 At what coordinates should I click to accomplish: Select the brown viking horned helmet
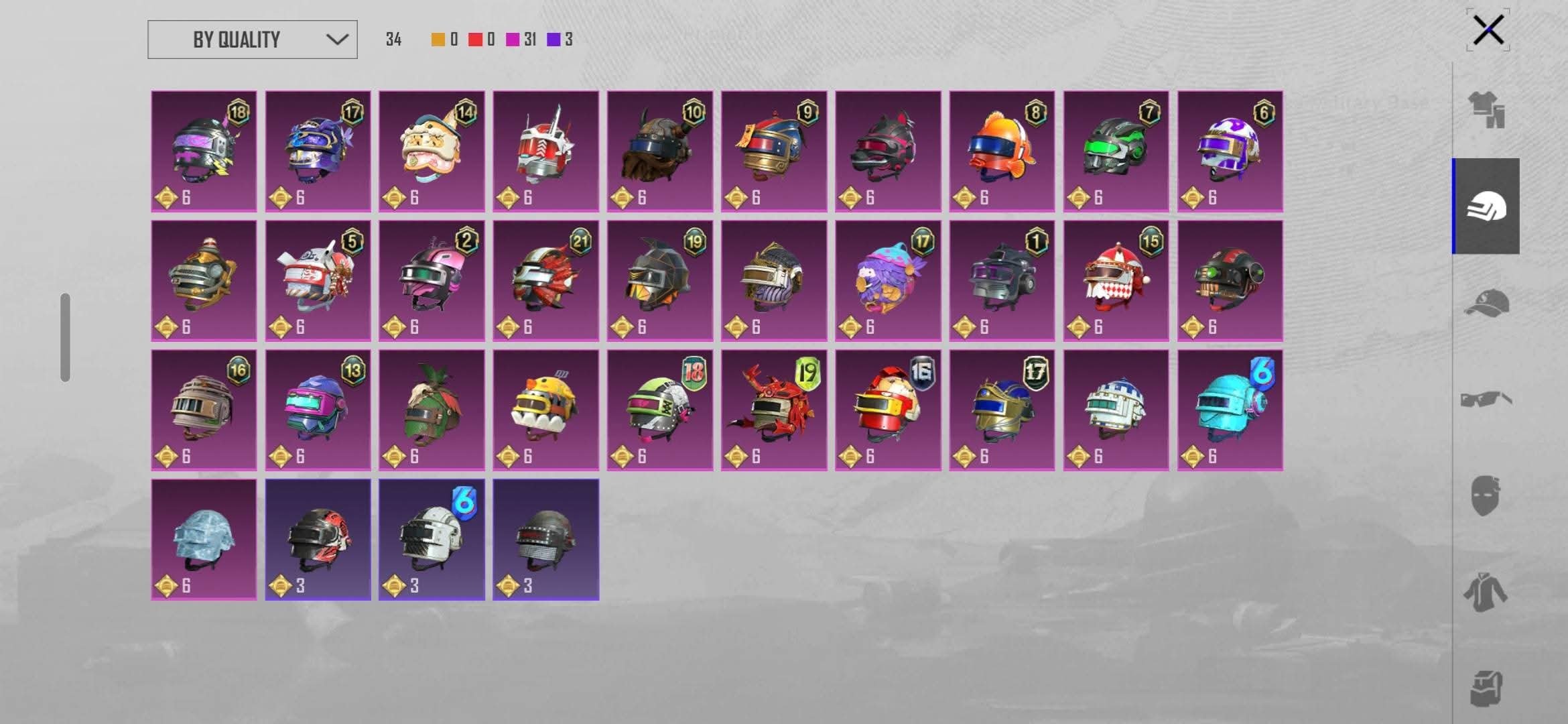click(659, 152)
